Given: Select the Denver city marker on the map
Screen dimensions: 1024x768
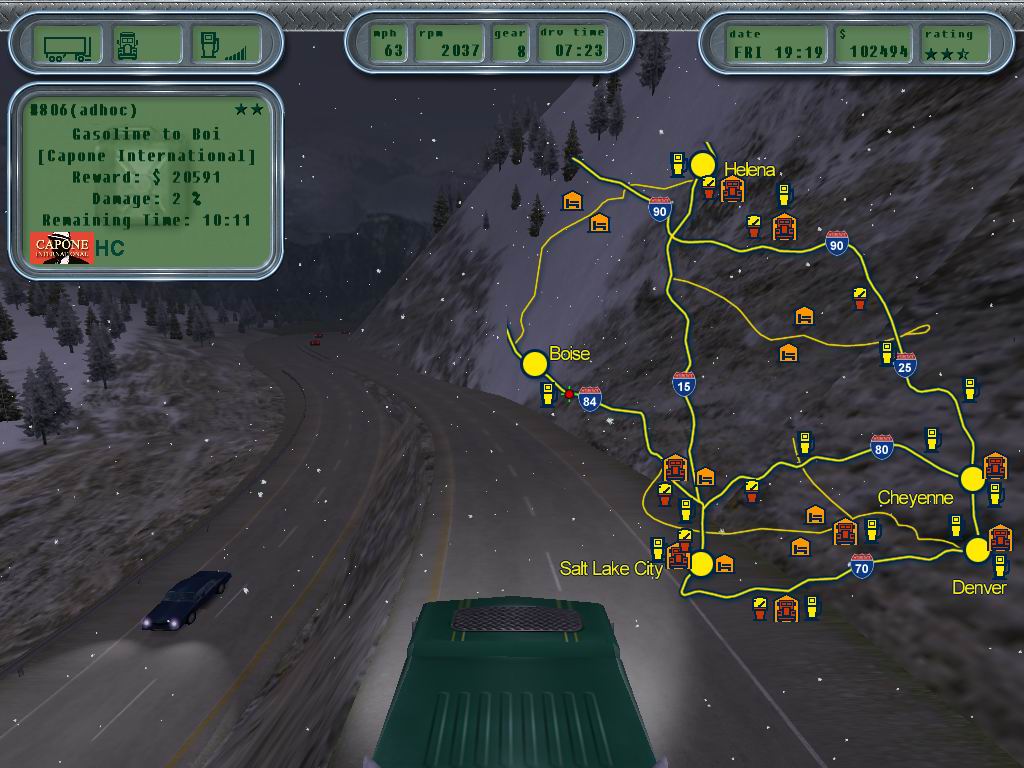Looking at the screenshot, I should 977,549.
